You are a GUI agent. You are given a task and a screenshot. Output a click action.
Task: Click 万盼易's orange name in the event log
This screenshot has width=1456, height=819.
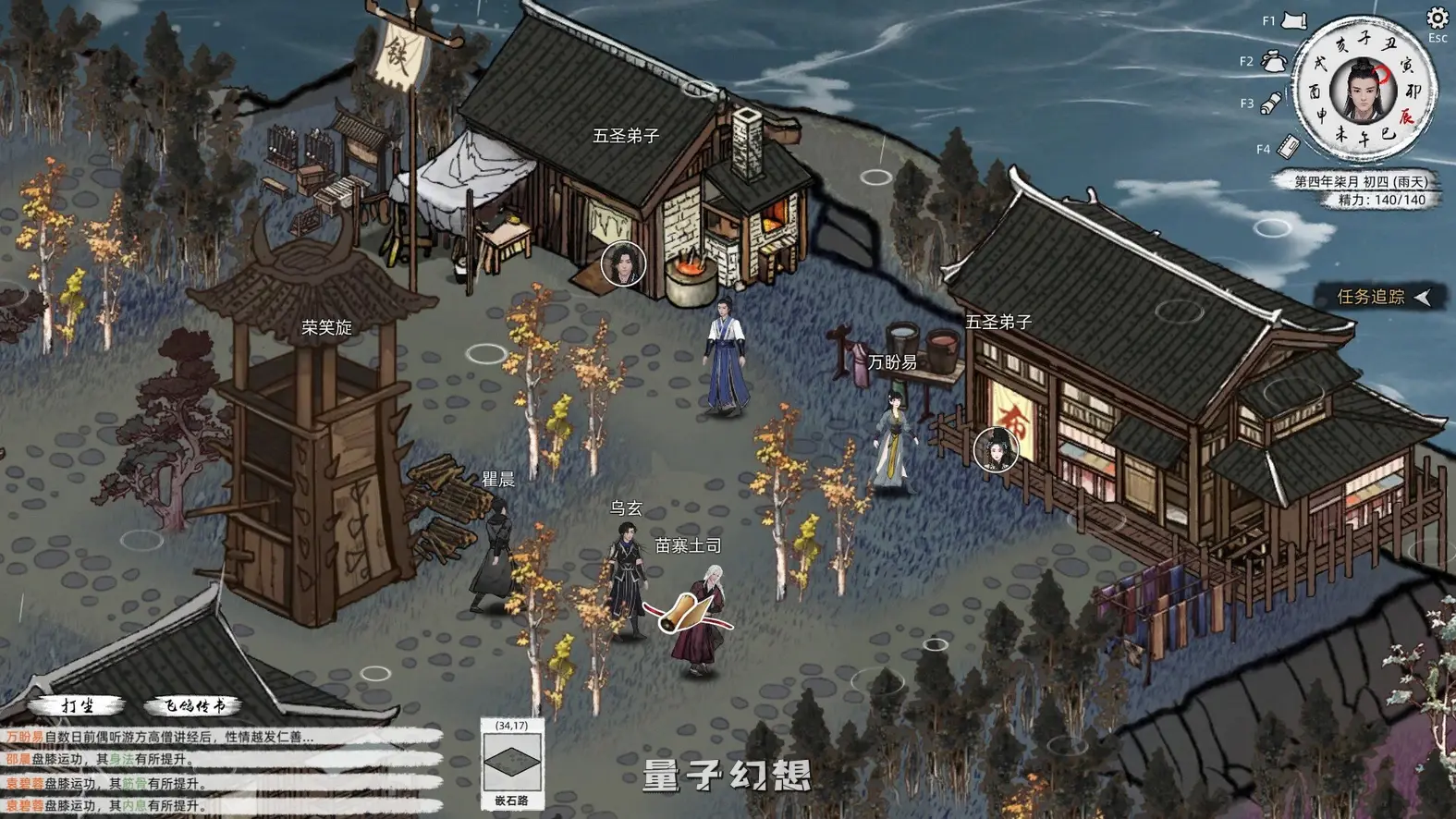click(x=24, y=735)
